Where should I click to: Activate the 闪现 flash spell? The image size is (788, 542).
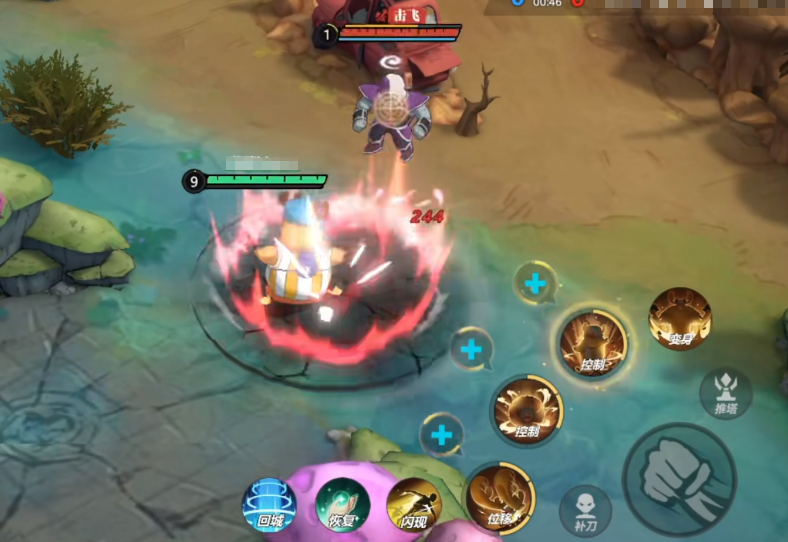pos(414,505)
